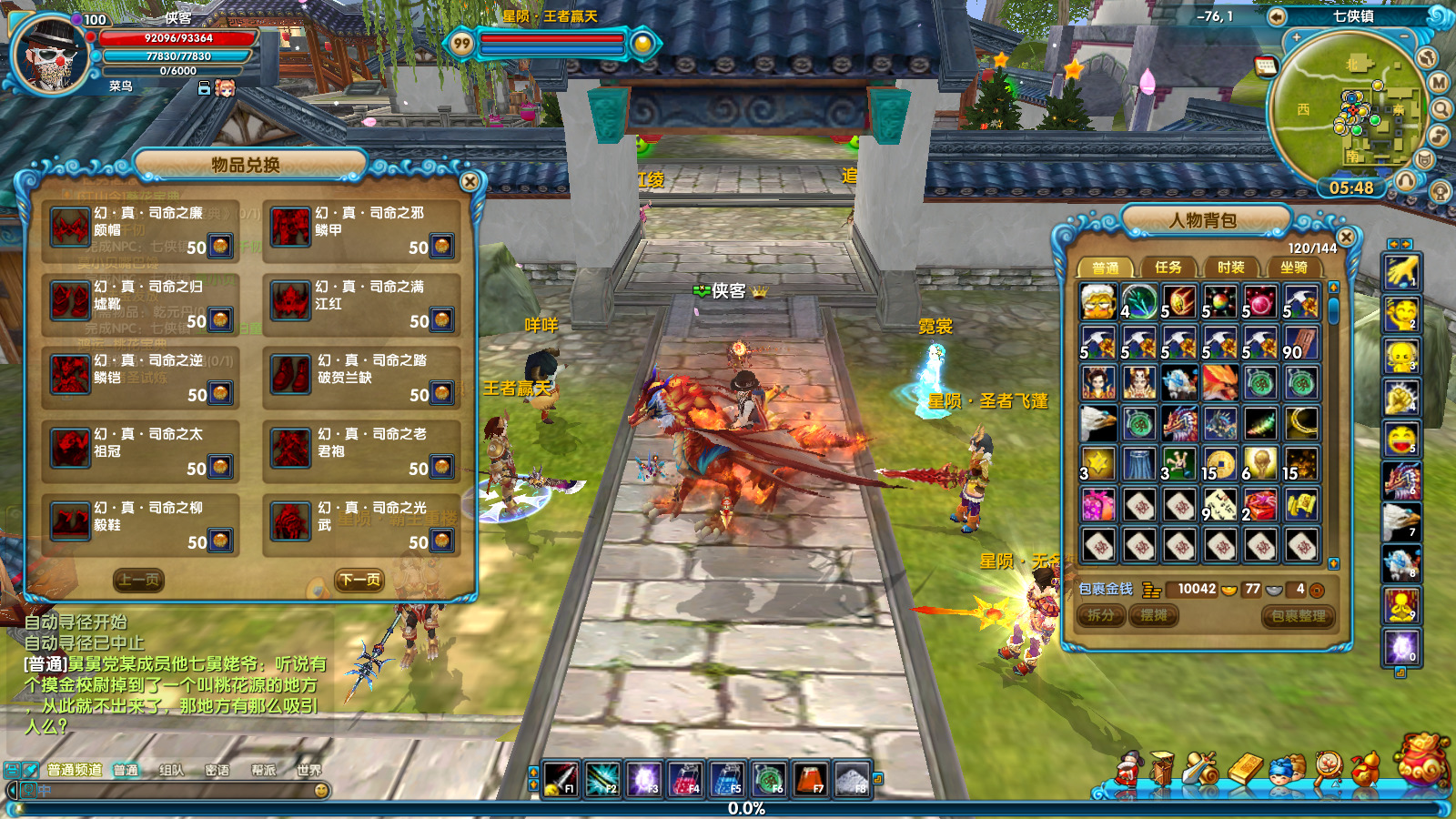Image resolution: width=1456 pixels, height=819 pixels.
Task: Select 幻·真·司命之邪鳞甲 exchange item
Action: [x=360, y=230]
